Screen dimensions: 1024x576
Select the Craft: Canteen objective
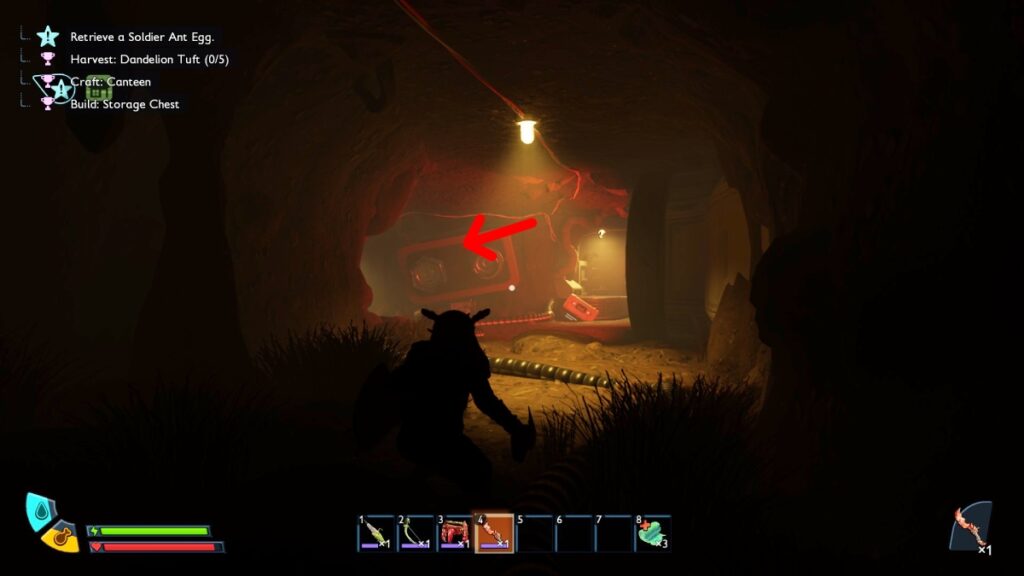pyautogui.click(x=110, y=82)
